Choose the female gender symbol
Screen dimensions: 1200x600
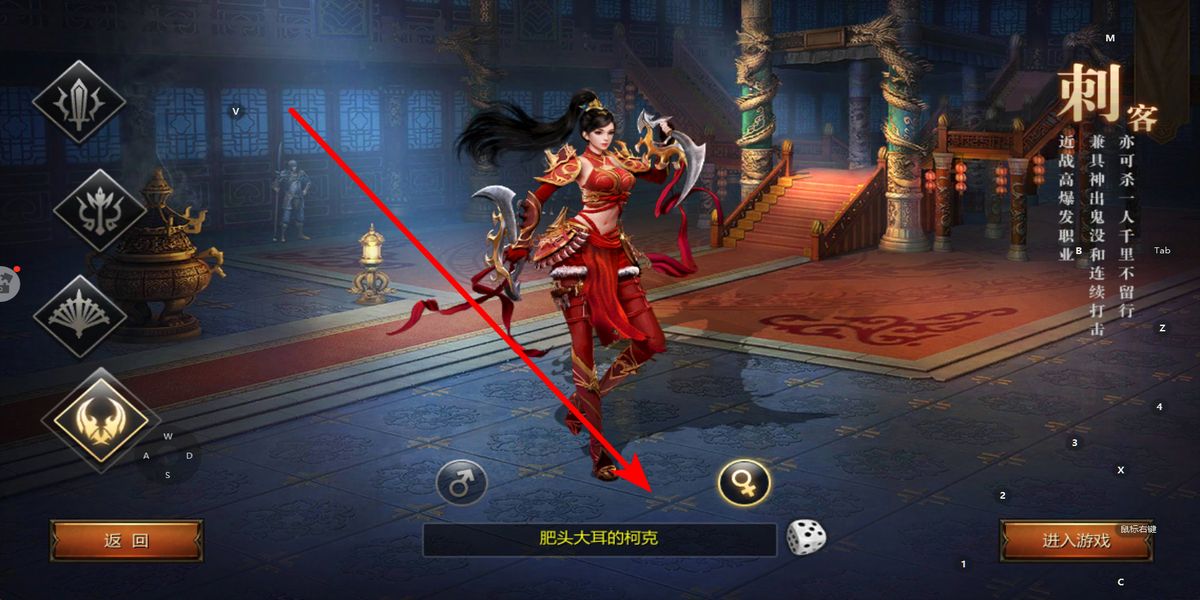tap(744, 482)
